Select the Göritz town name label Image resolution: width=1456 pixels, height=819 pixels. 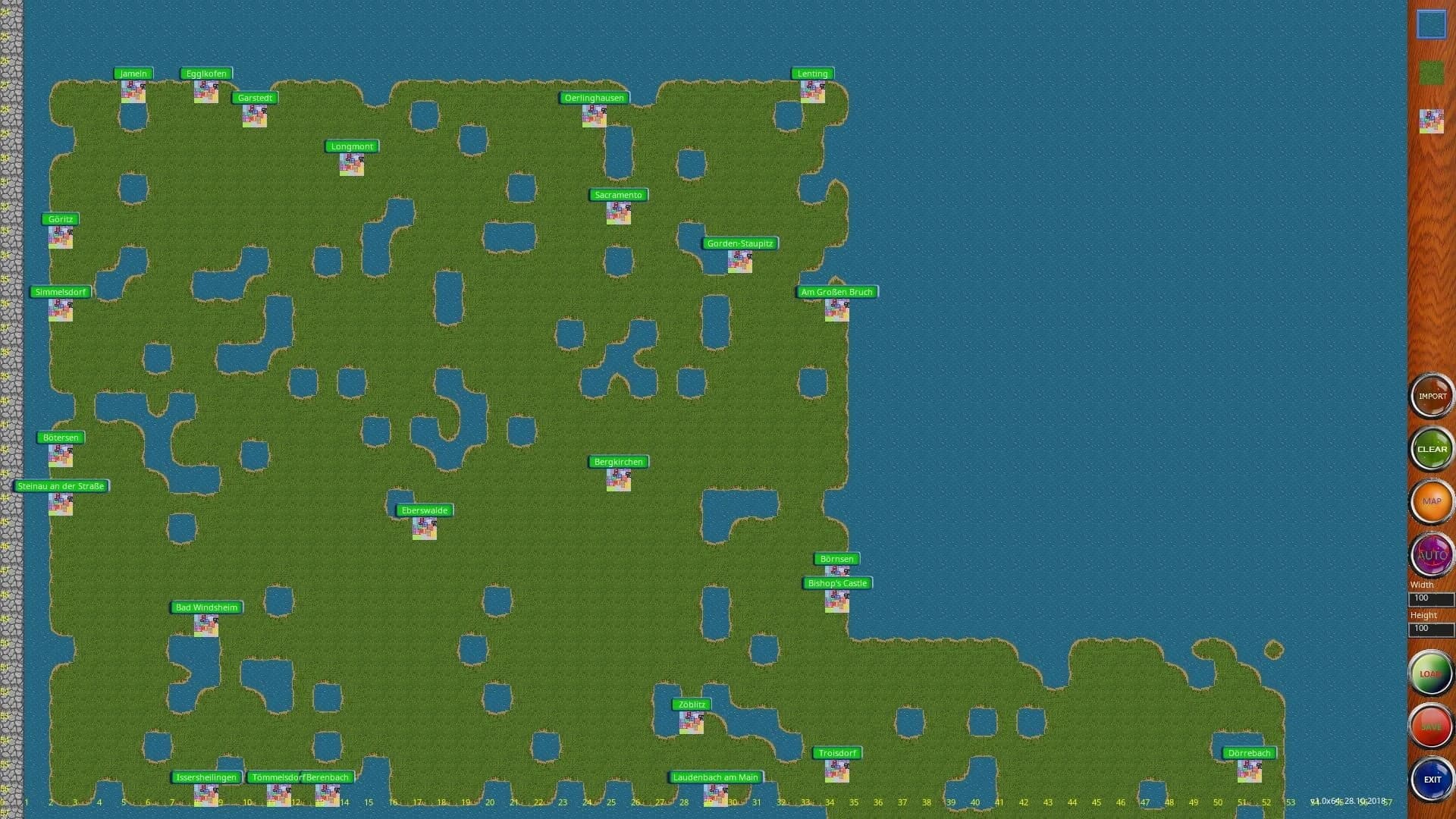61,218
